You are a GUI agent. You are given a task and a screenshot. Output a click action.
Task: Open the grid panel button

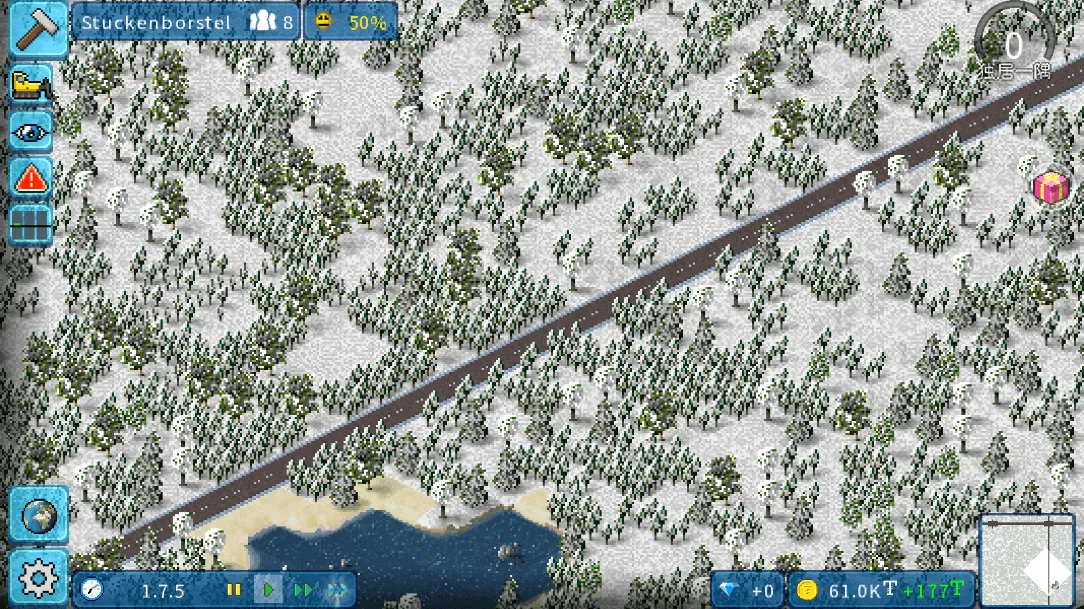coord(31,224)
